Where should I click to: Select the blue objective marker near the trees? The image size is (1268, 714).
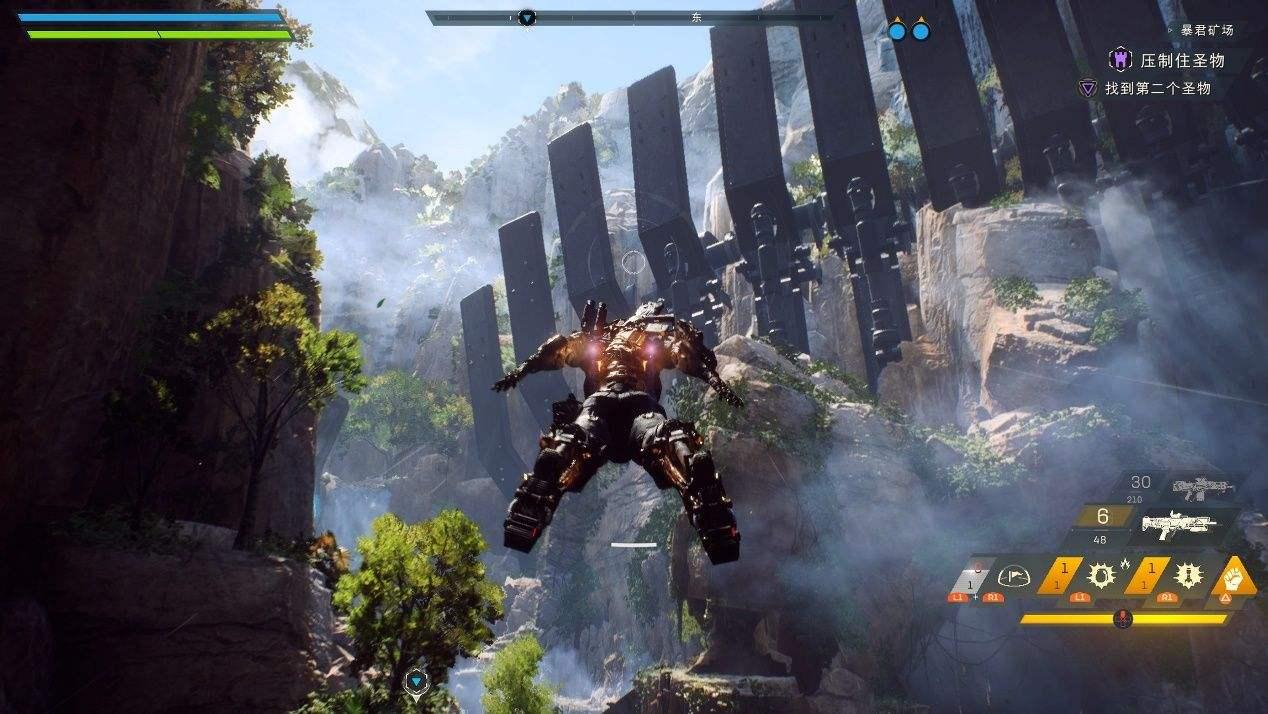click(x=416, y=682)
